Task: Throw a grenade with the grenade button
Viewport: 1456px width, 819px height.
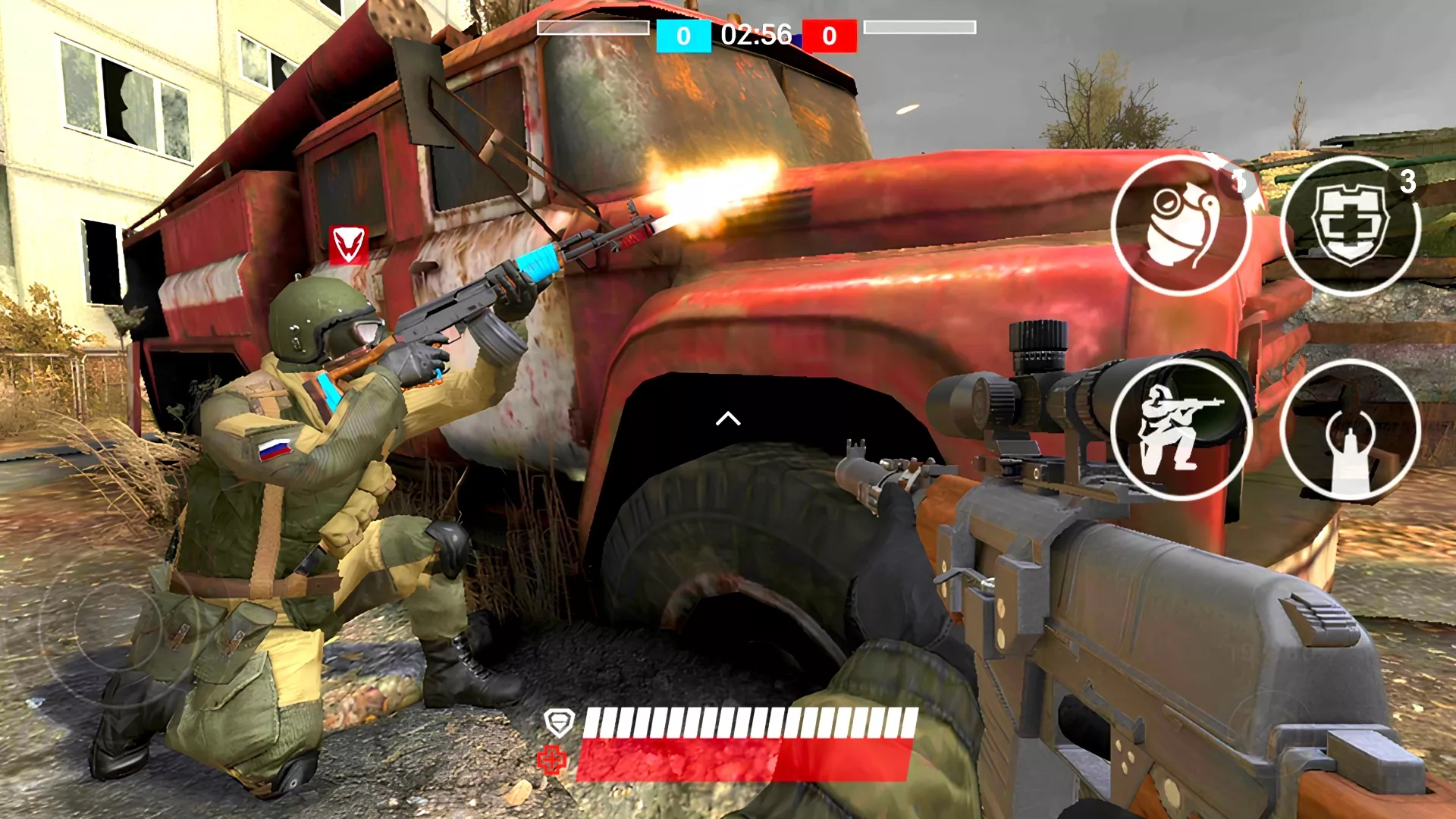Action: (x=1180, y=225)
